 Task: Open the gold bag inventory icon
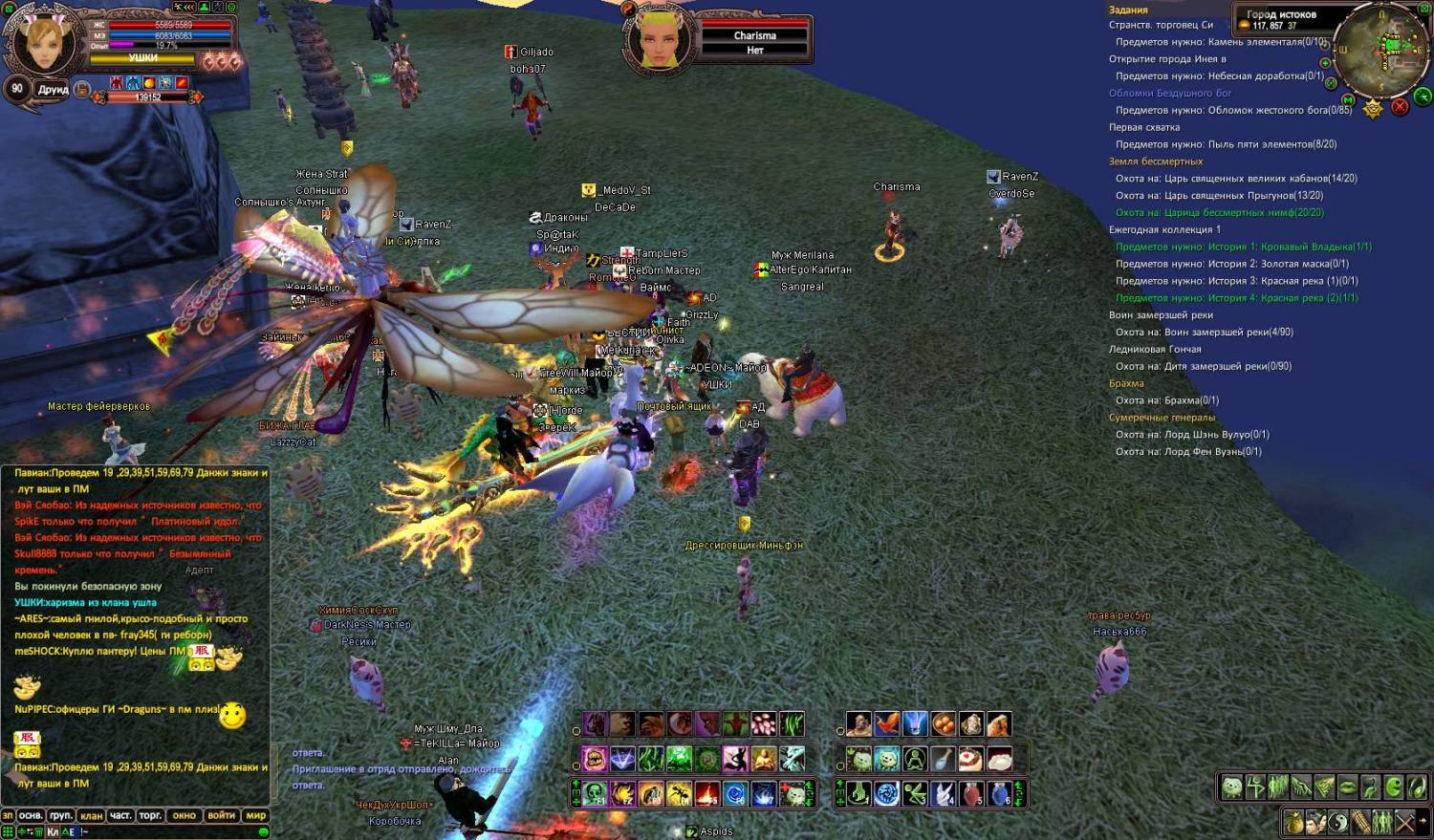pos(1293,821)
